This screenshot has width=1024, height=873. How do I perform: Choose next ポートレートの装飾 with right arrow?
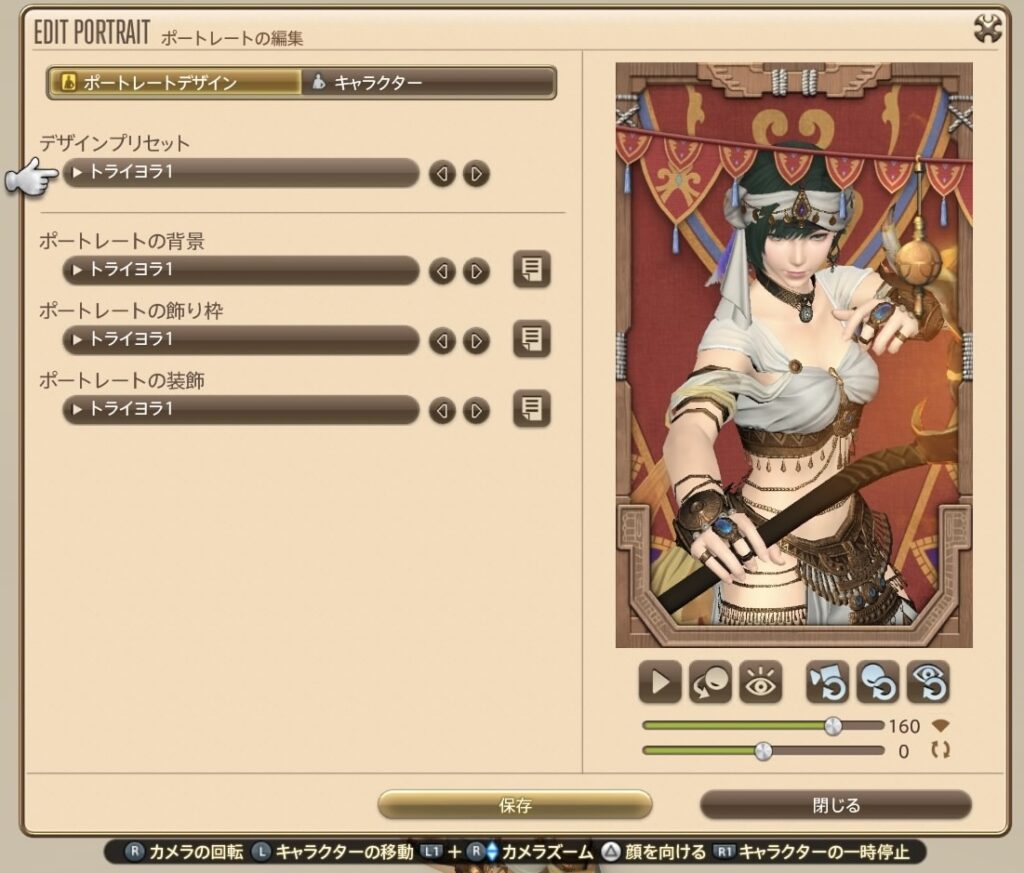click(477, 410)
